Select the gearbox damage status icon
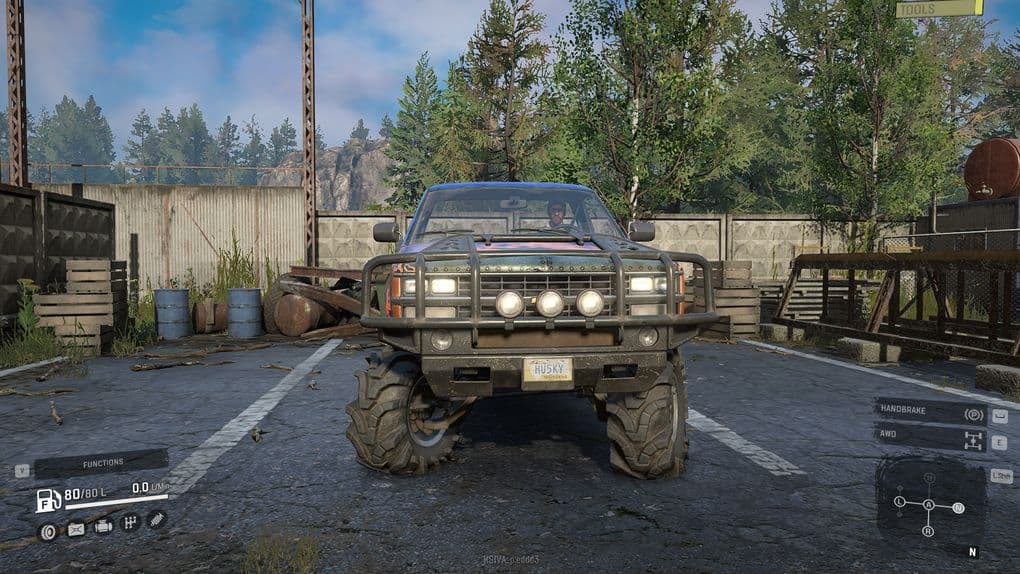The height and width of the screenshot is (574, 1020). (130, 522)
